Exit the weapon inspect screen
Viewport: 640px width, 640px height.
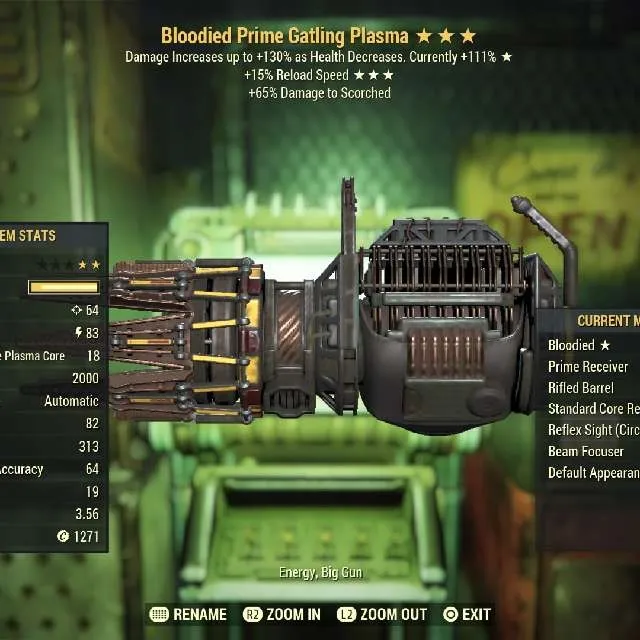(467, 614)
